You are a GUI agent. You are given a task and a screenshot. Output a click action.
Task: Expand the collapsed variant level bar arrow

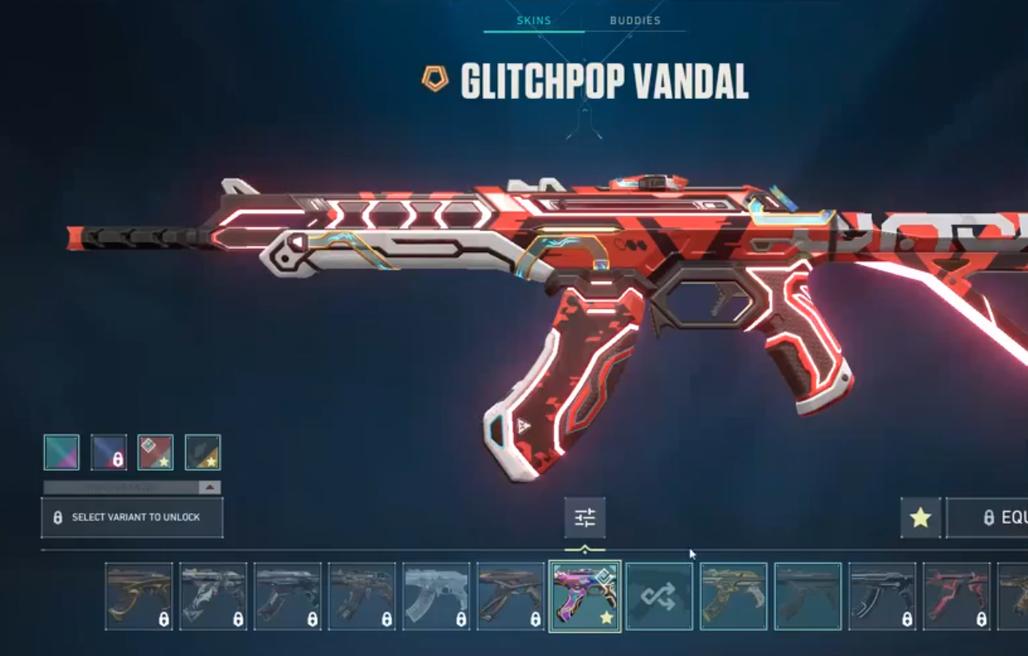pyautogui.click(x=209, y=487)
